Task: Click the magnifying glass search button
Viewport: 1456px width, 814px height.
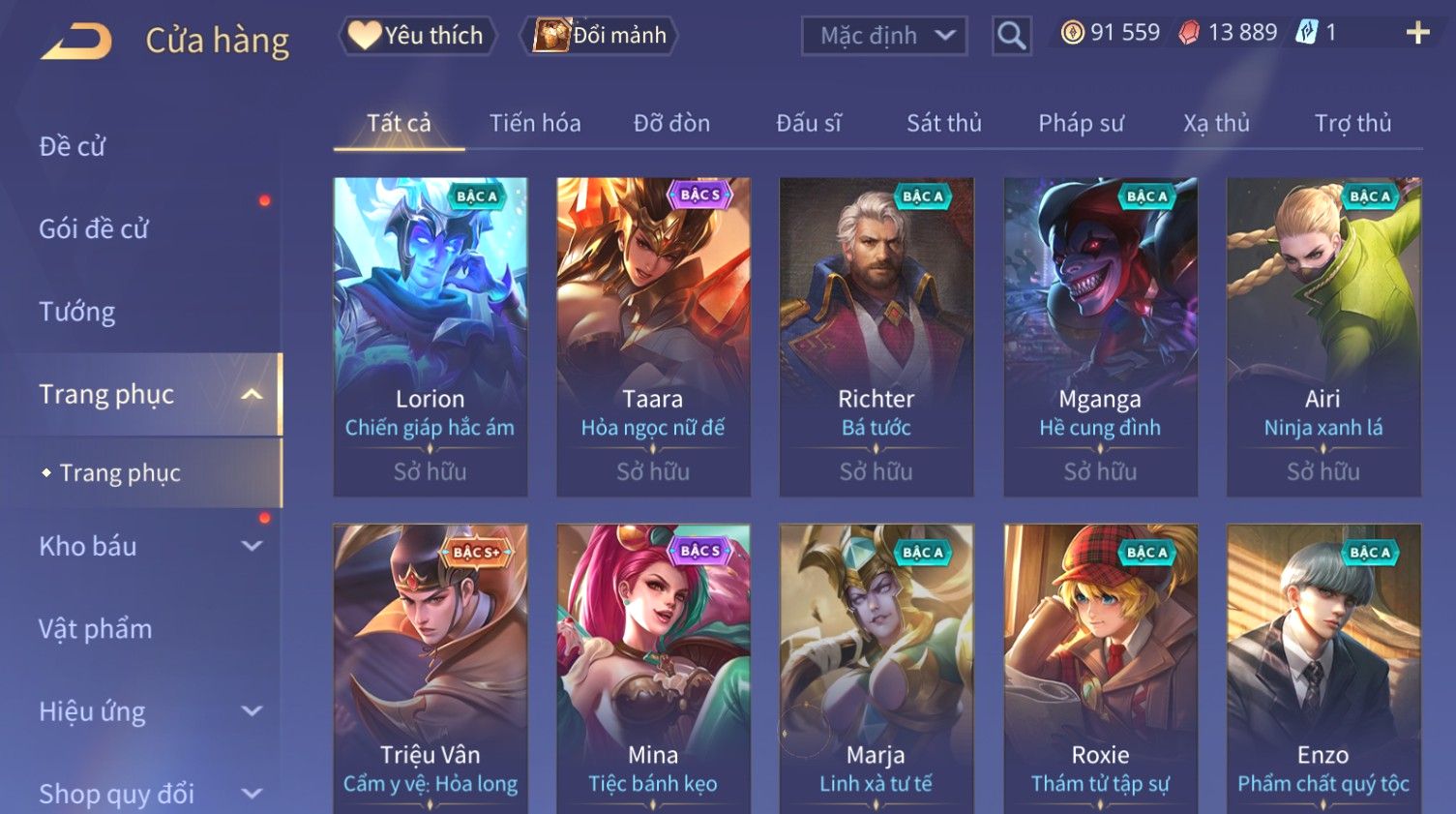Action: click(1011, 37)
